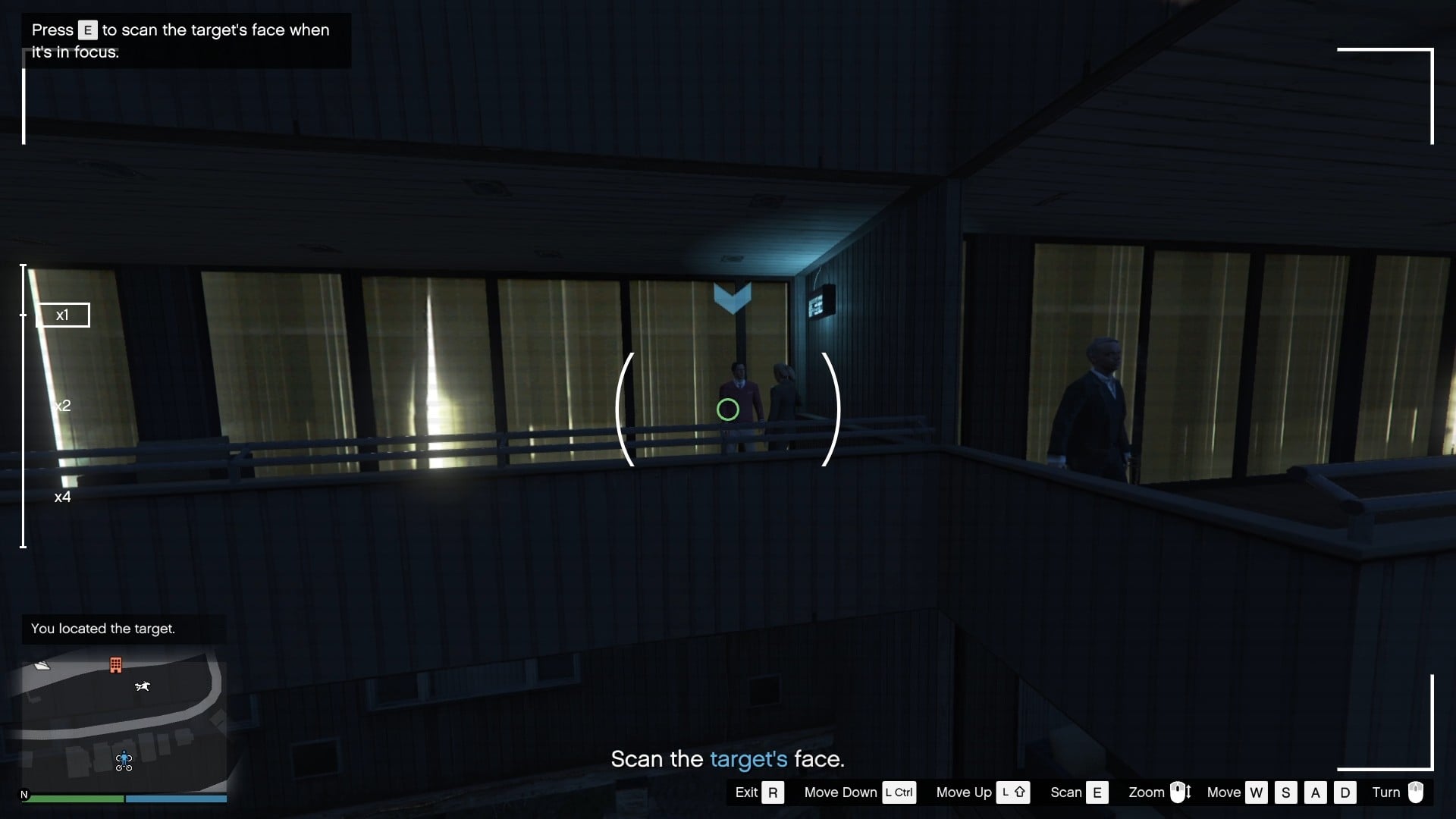The width and height of the screenshot is (1456, 819).
Task: Switch to x2 zoom level
Action: click(63, 405)
